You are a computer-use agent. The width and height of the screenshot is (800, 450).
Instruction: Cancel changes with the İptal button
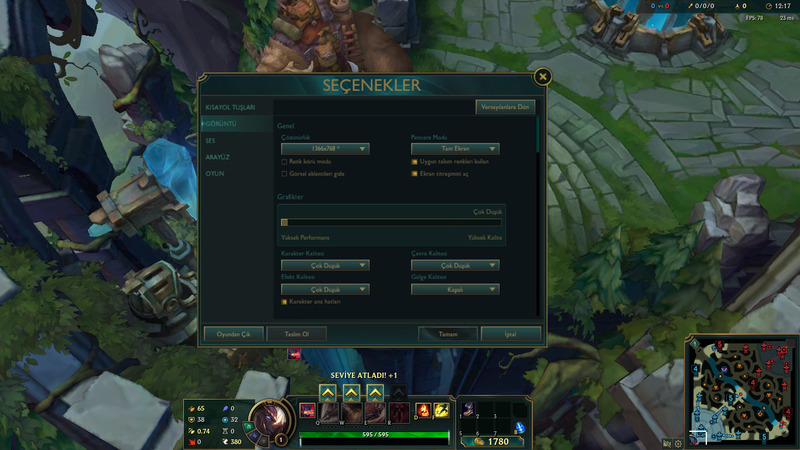pos(510,334)
